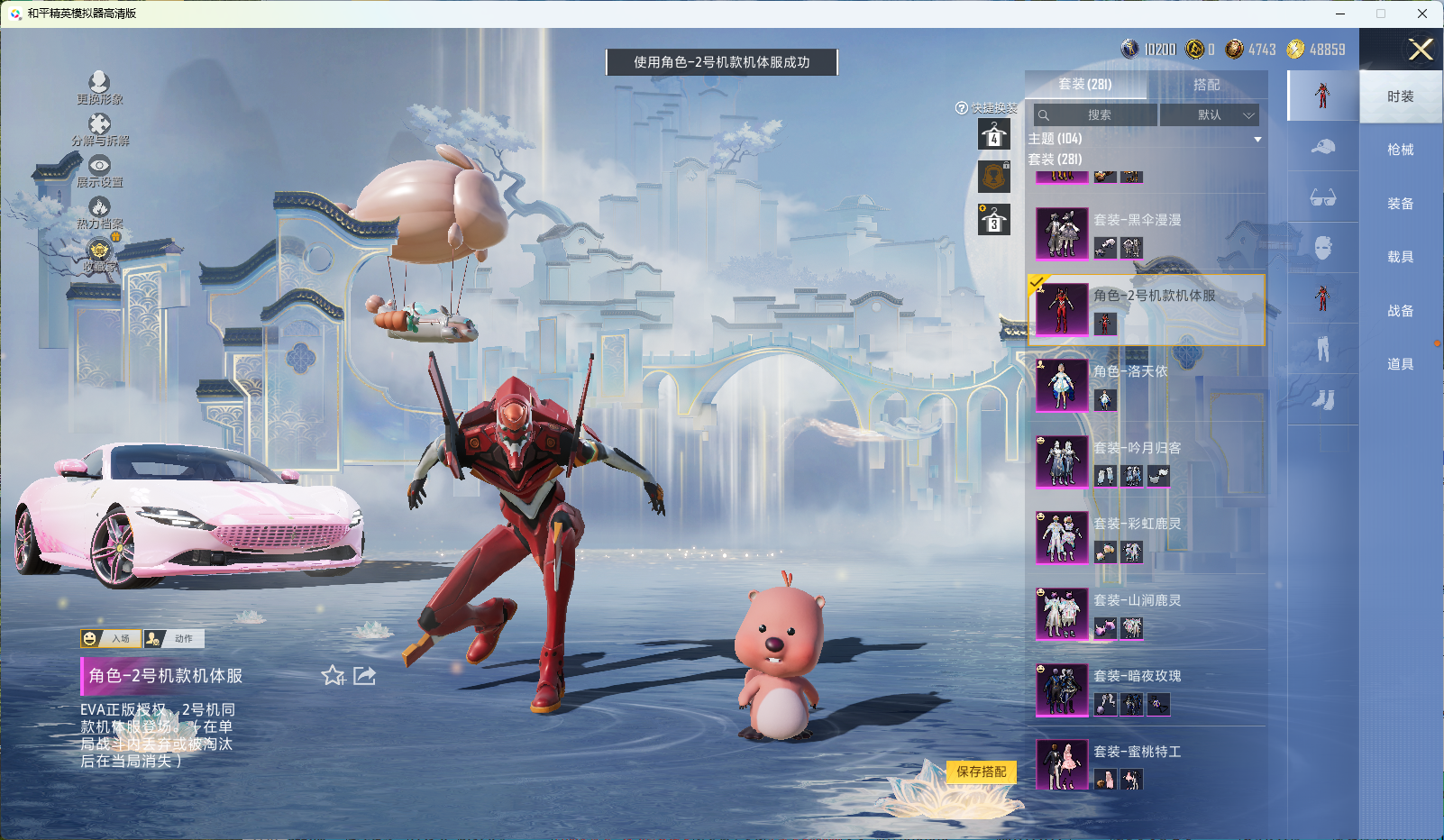Minimize the emulator window
The image size is (1444, 840).
point(1340,14)
